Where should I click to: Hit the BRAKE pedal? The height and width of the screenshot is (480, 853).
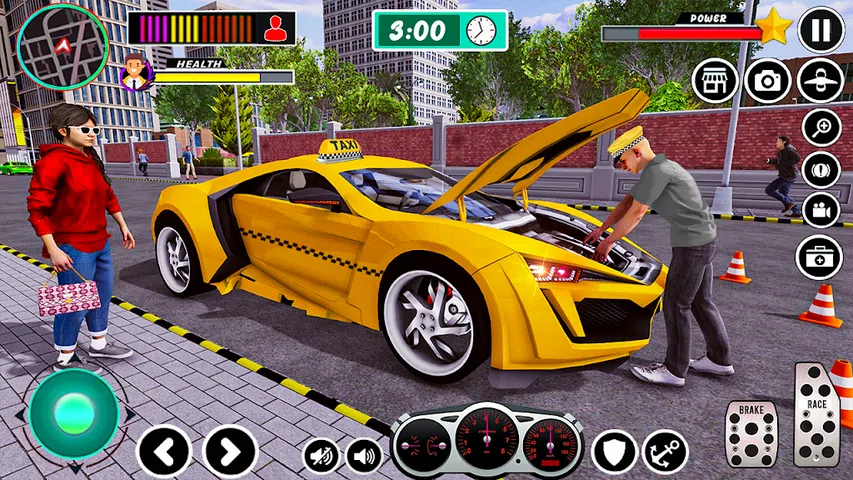pyautogui.click(x=751, y=433)
